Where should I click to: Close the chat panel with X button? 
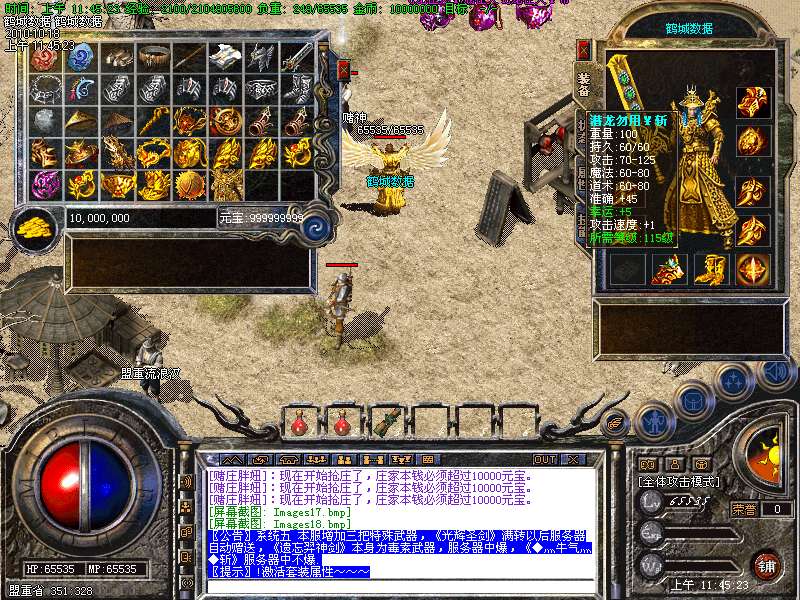[x=573, y=459]
